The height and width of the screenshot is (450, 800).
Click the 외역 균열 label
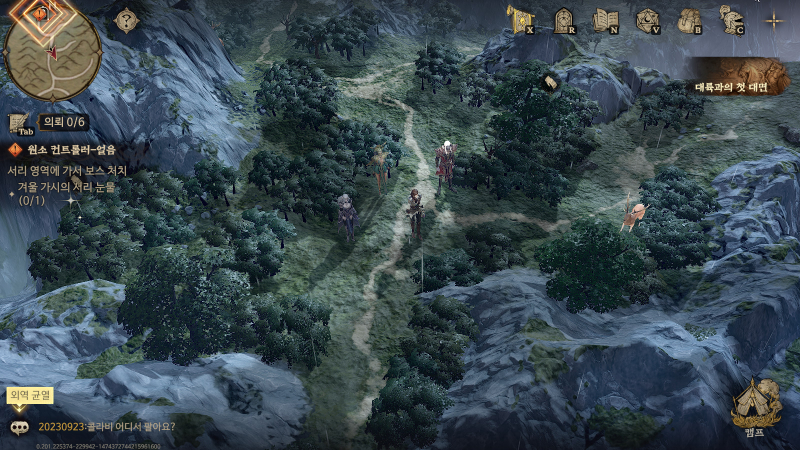(28, 394)
